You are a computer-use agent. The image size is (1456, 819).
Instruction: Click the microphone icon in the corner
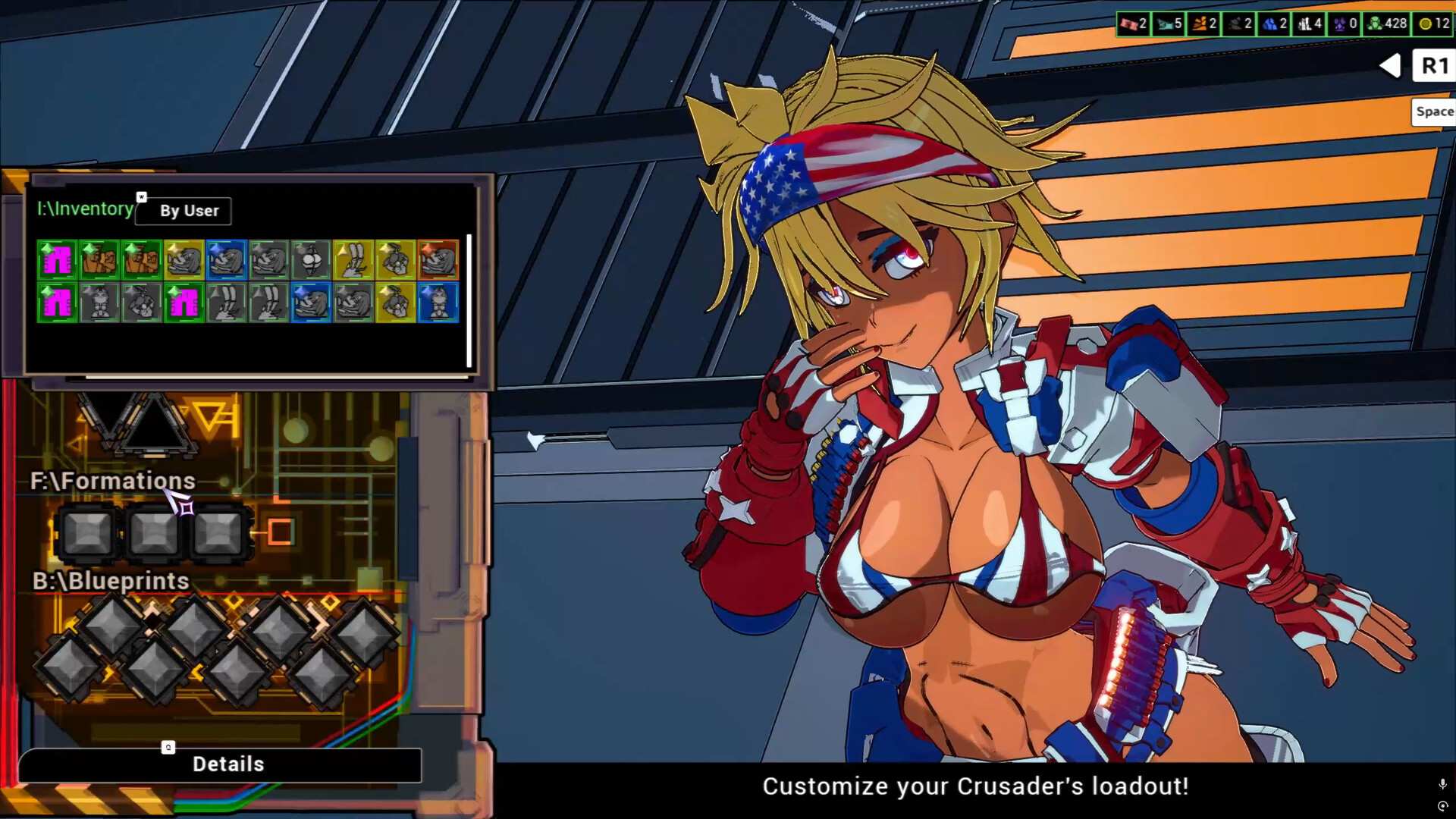1442,783
